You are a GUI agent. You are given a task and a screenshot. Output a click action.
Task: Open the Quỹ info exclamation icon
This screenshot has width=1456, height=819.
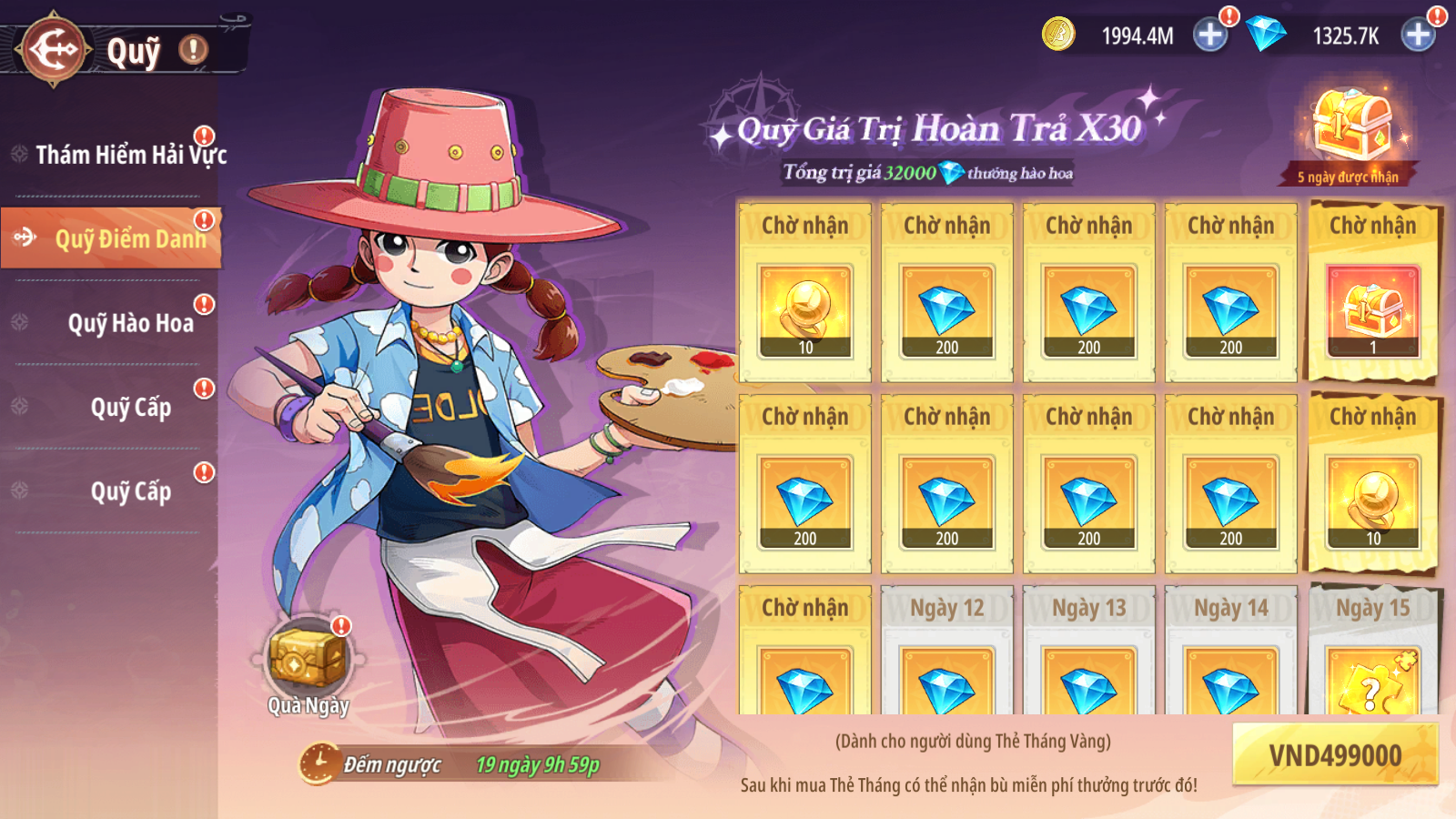193,49
